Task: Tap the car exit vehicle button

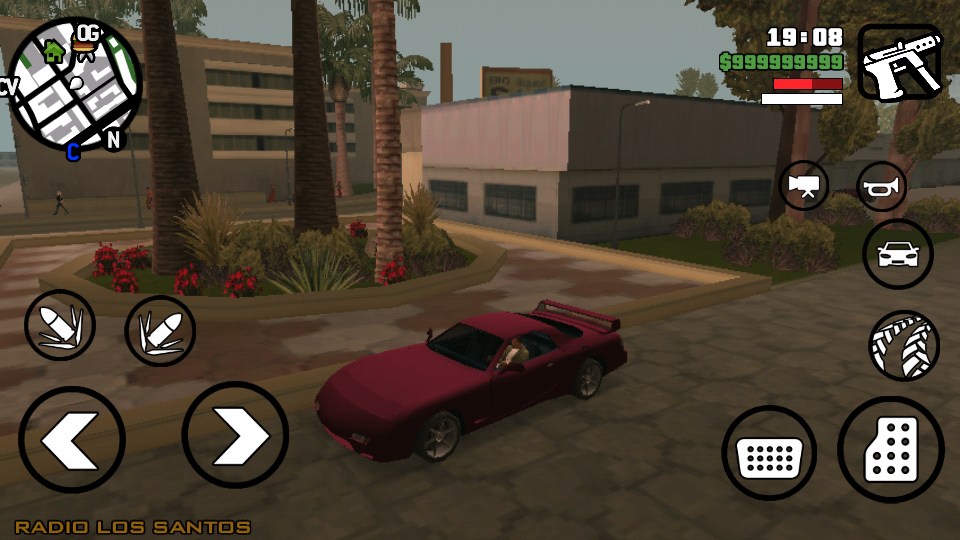Action: coord(897,254)
